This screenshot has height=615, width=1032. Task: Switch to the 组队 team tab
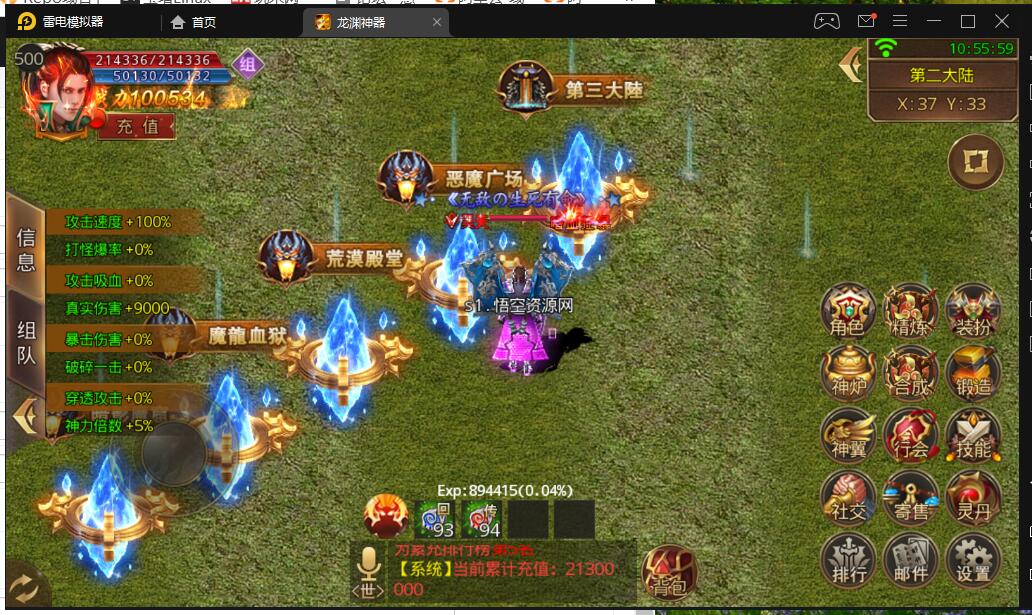(26, 343)
